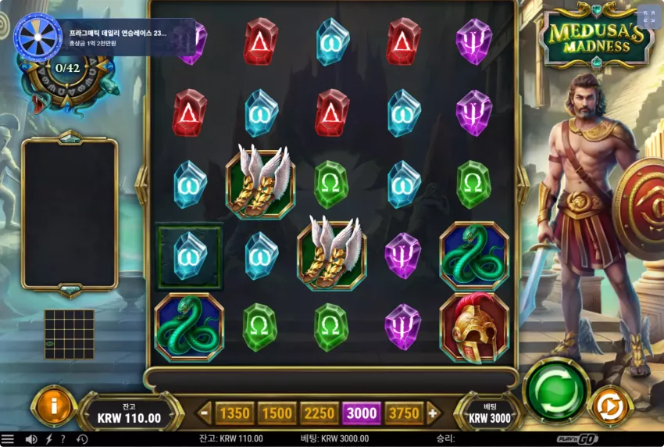Screen dimensions: 665x447
Task: Toggle the lightning bolt quick spin
Action: 48,439
